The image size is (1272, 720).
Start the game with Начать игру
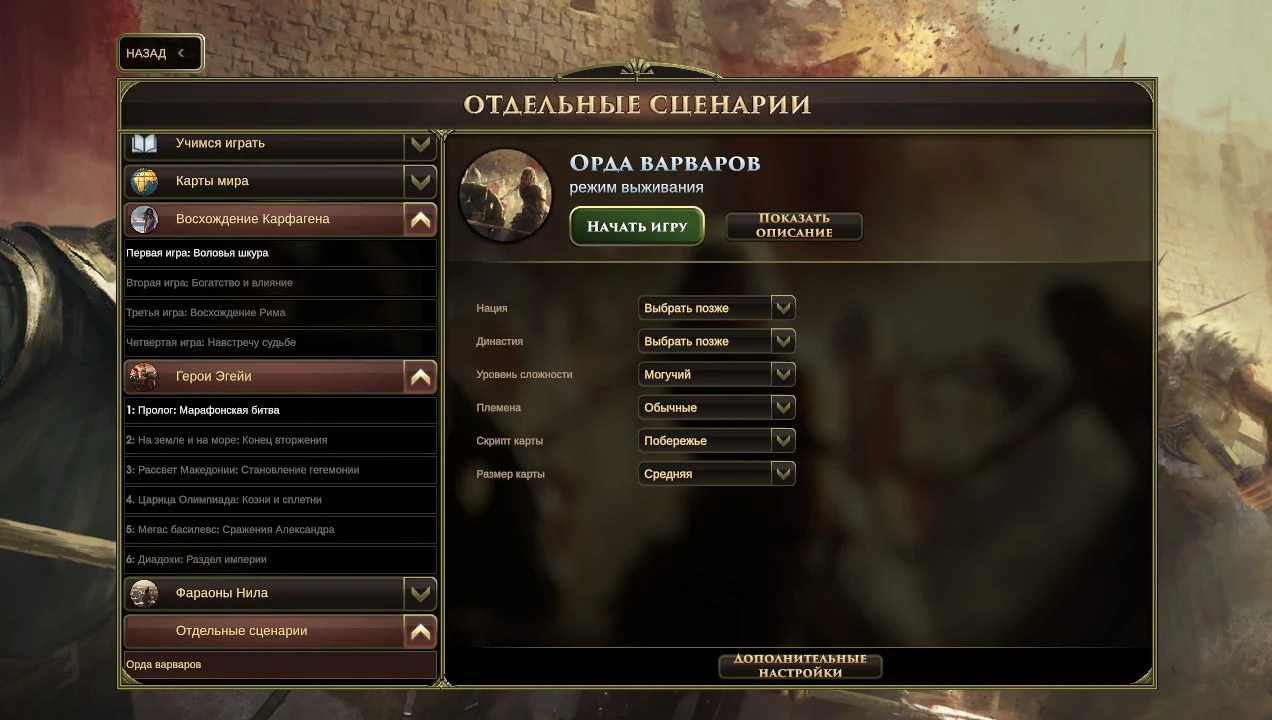pyautogui.click(x=636, y=226)
